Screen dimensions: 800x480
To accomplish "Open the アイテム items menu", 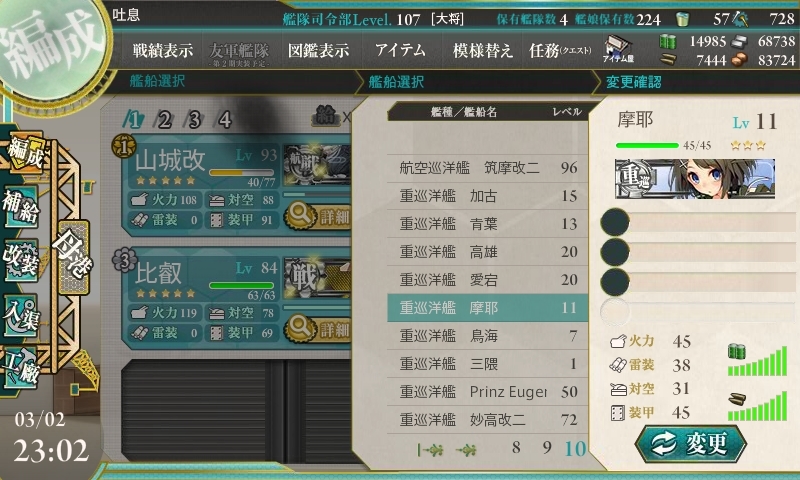I will coord(400,50).
